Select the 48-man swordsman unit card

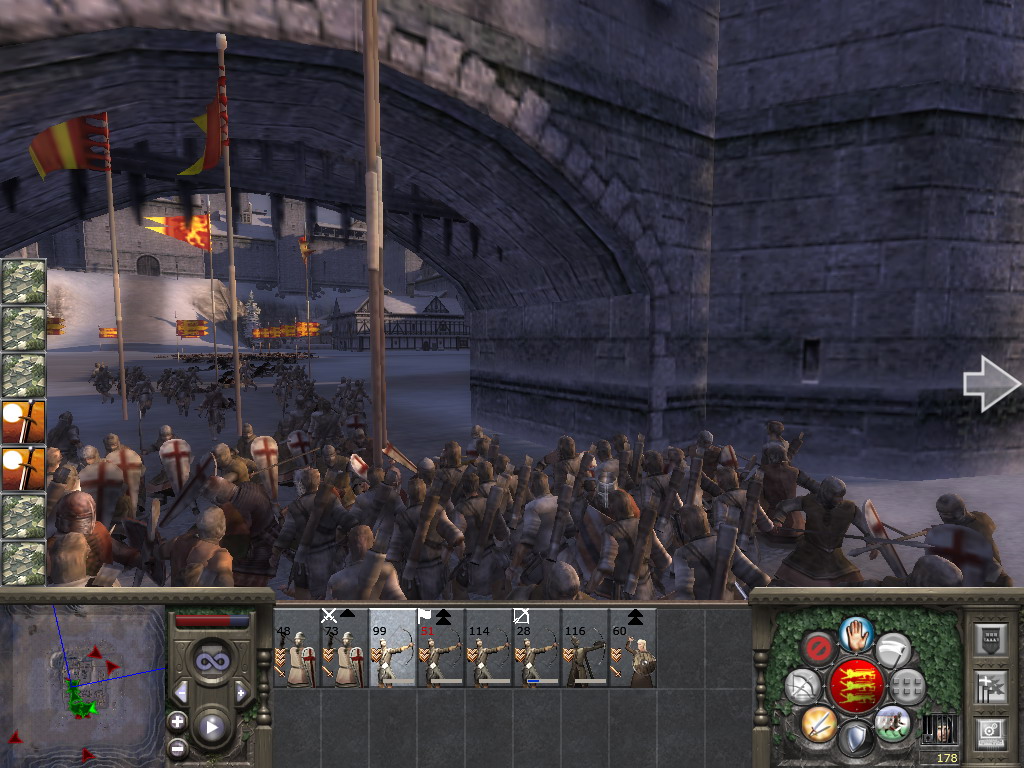tap(297, 648)
